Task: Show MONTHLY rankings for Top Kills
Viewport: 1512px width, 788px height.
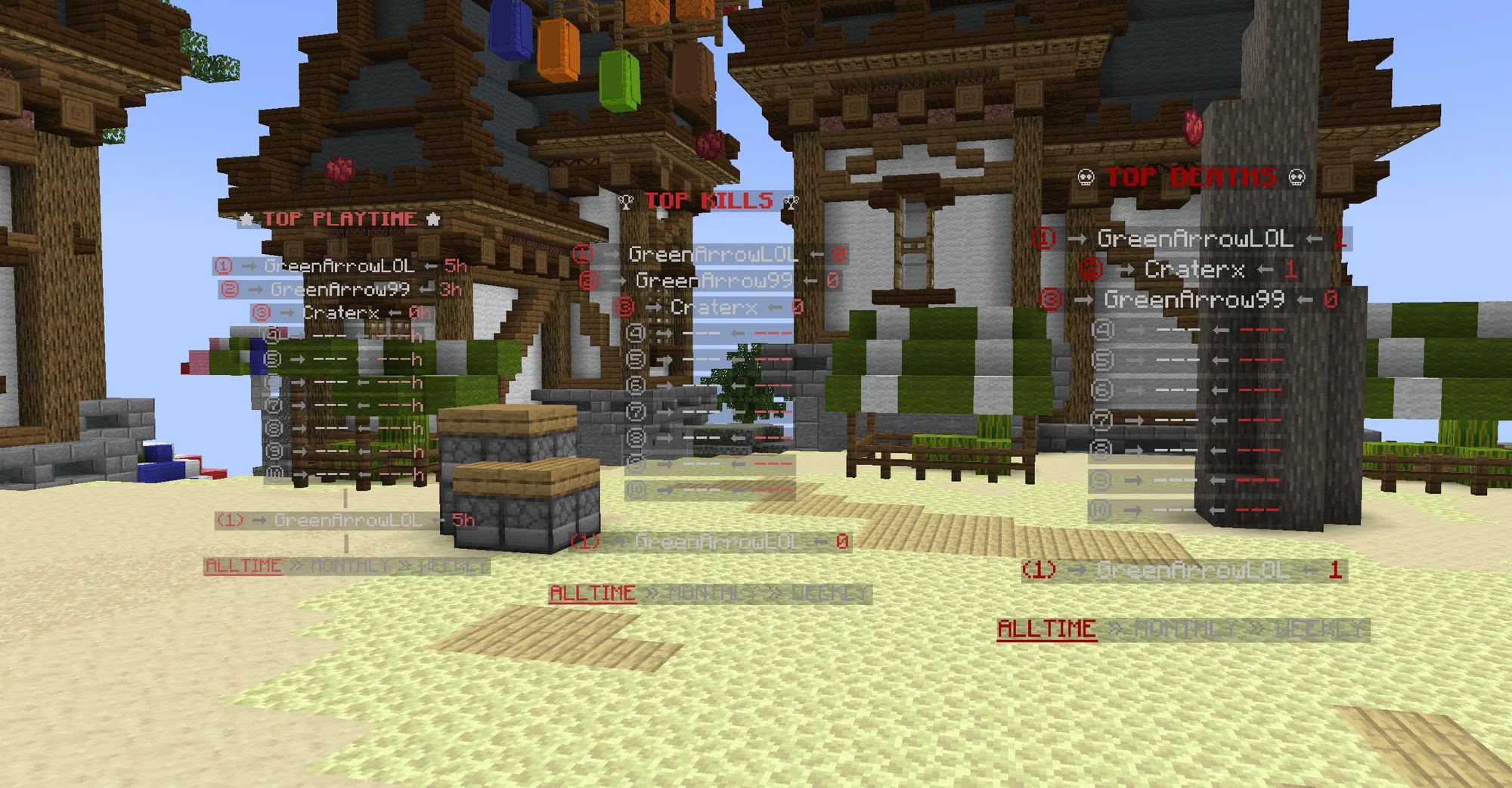Action: point(712,594)
